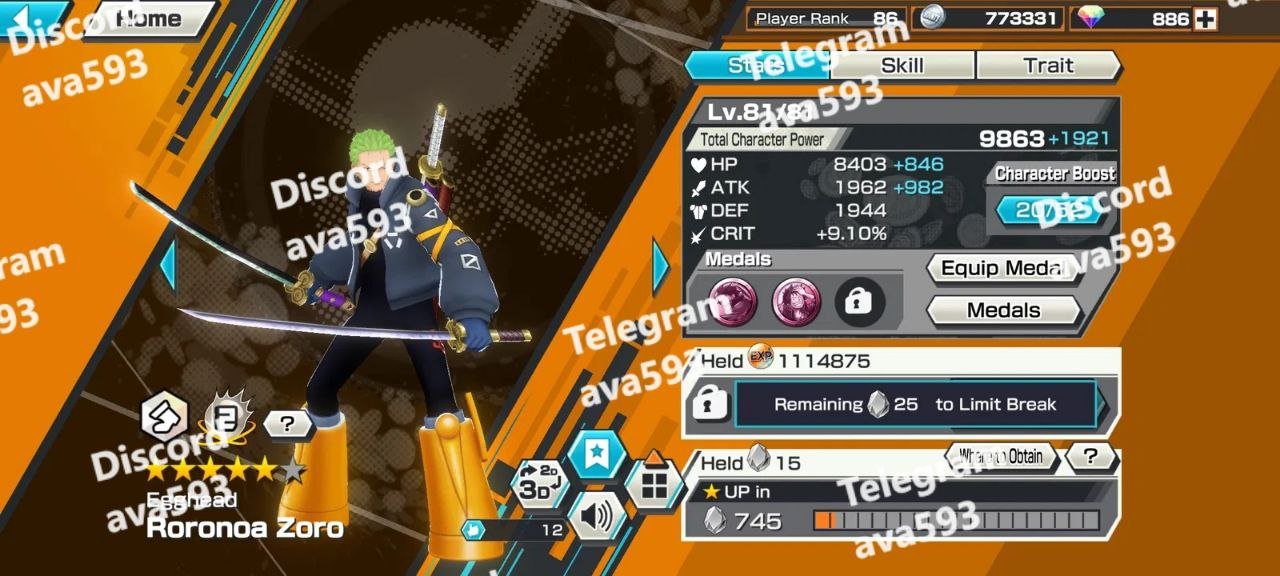Select the first equipped medal
The image size is (1280, 576).
point(734,302)
